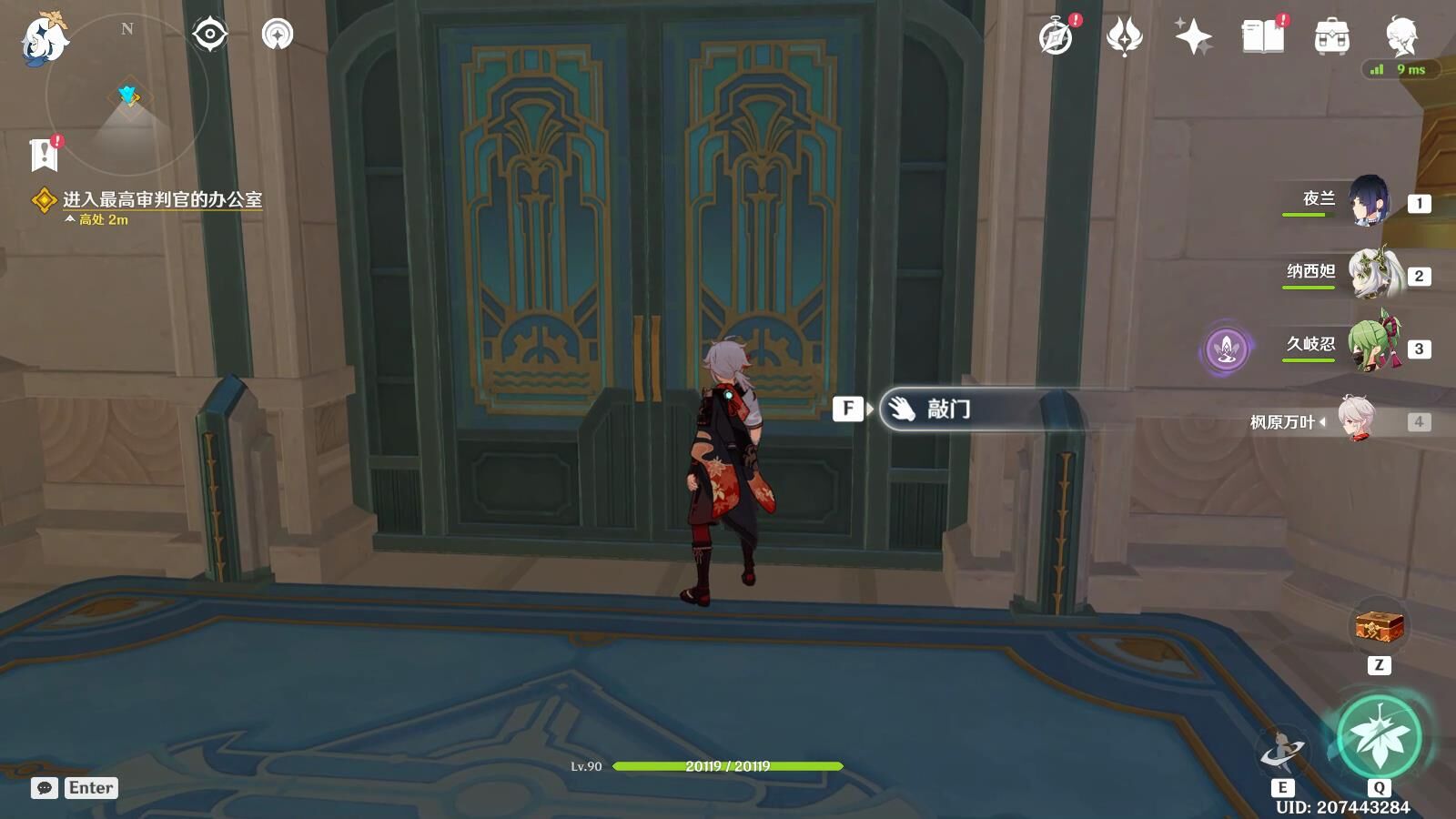The image size is (1456, 819).
Task: Open the battle pass flame icon
Action: point(1124,37)
